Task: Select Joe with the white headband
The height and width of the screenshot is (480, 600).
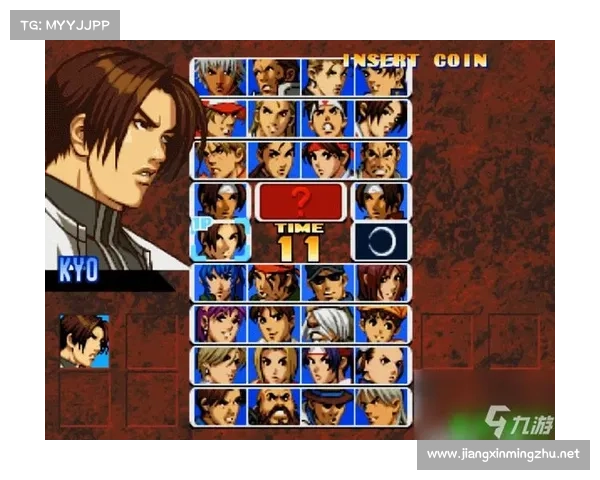Action: pyautogui.click(x=327, y=118)
